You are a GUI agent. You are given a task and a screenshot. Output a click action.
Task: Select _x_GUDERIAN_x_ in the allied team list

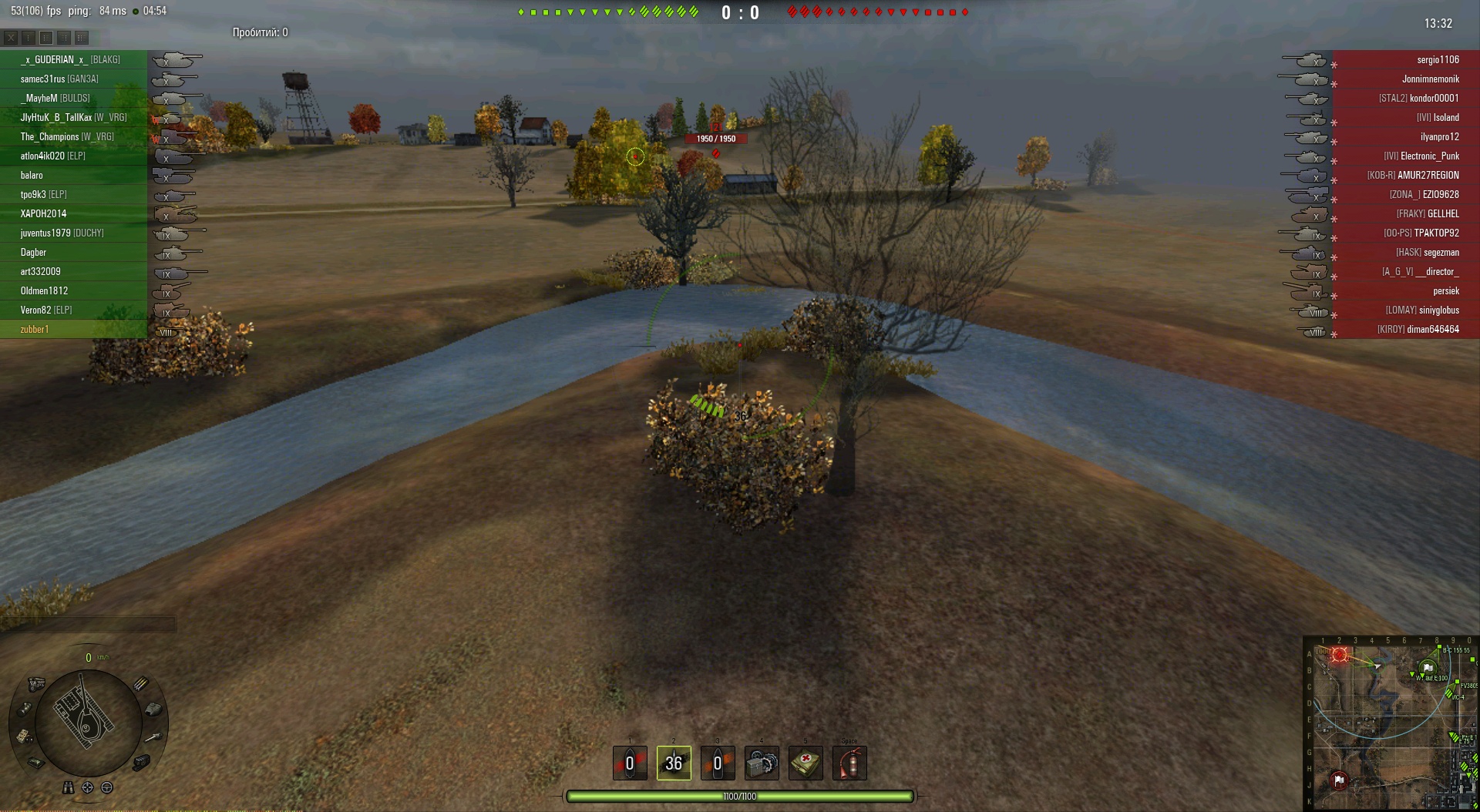70,60
